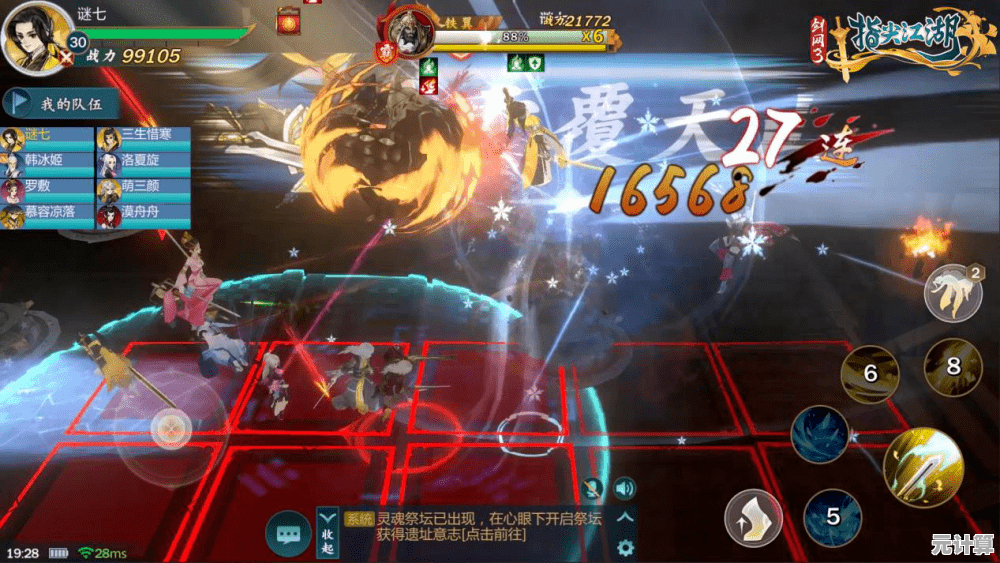Collapse the chat with 收起 button
1000x563 pixels.
328,533
